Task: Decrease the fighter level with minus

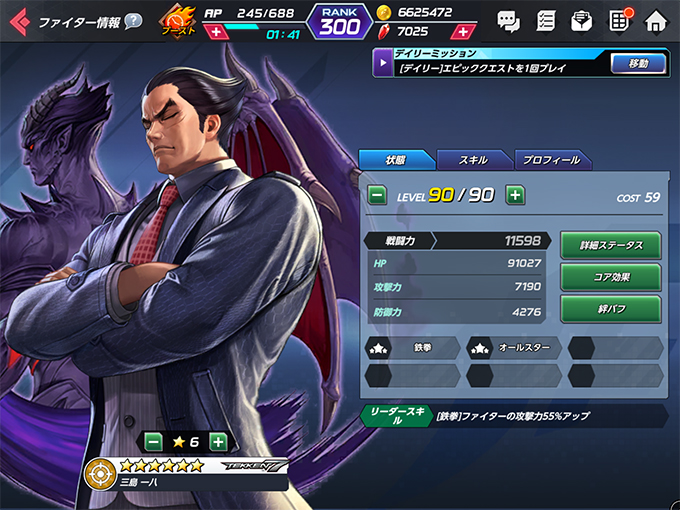Action: pos(377,195)
